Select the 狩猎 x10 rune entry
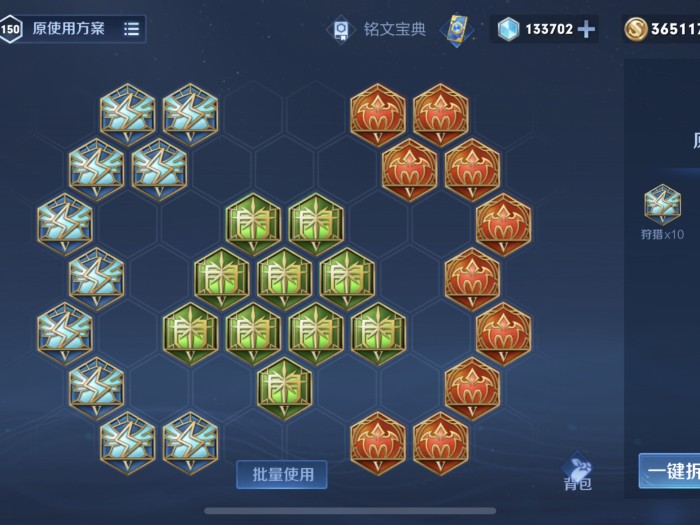 (662, 212)
